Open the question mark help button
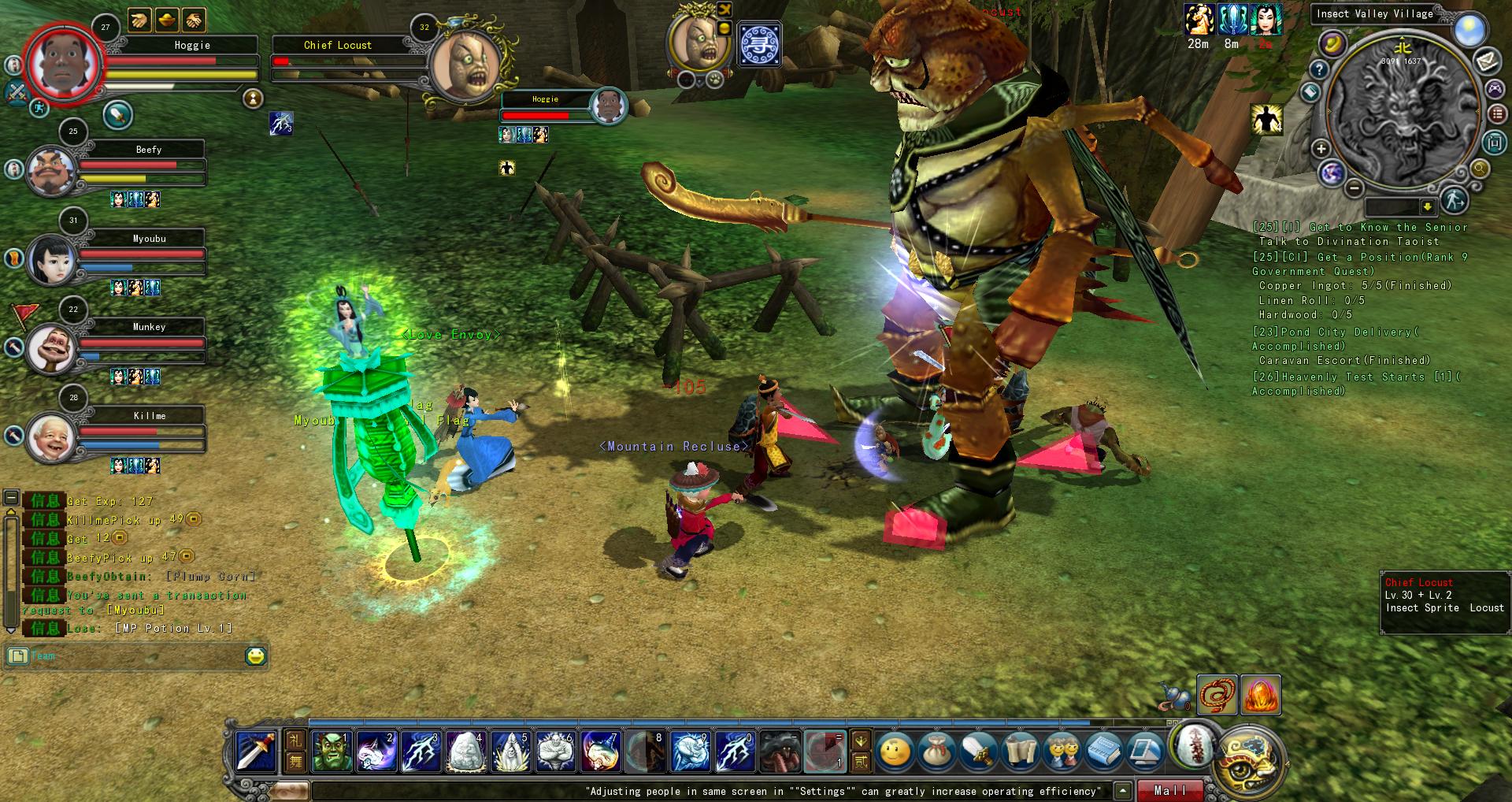Screen dimensions: 1512x802 [1318, 69]
